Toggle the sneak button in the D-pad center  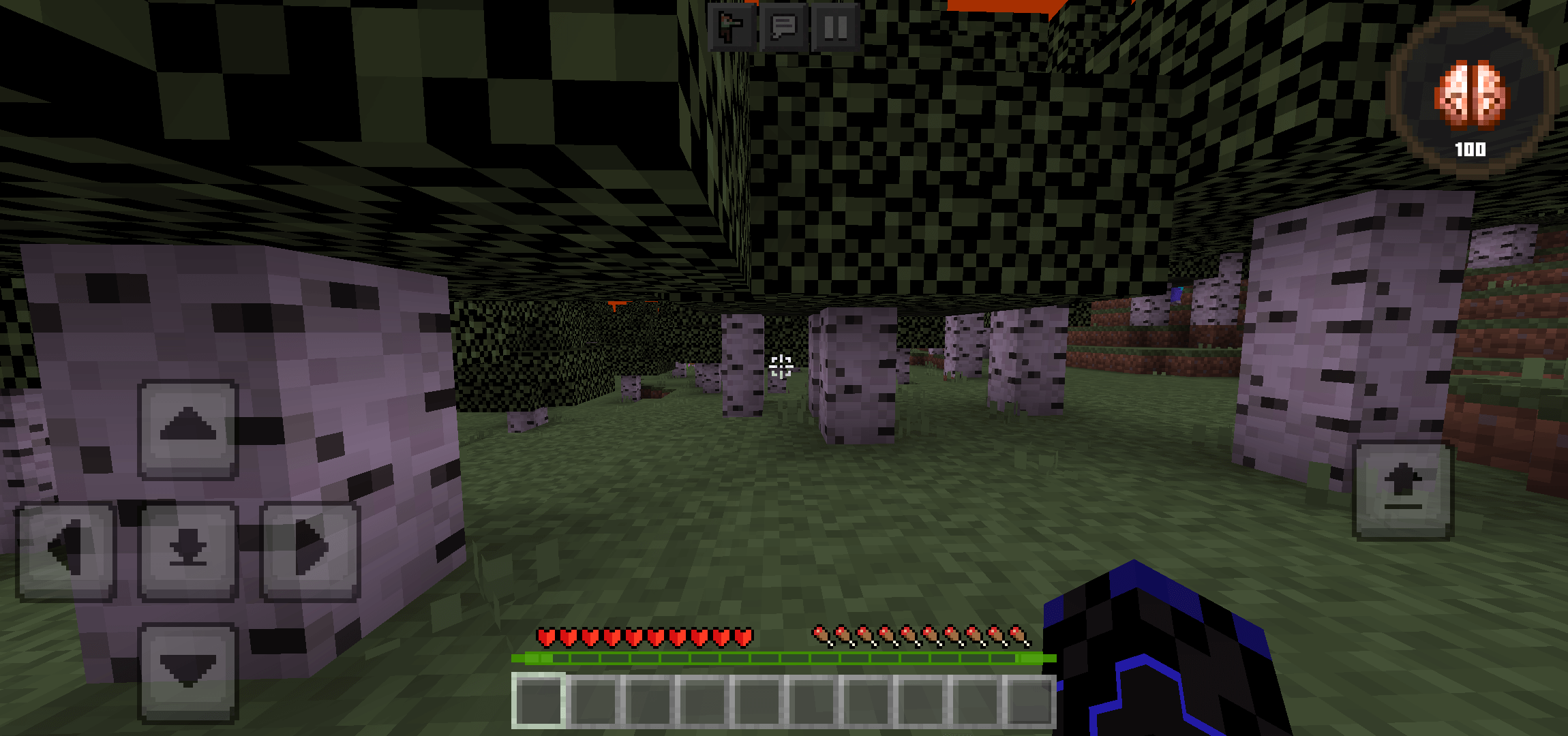click(188, 551)
